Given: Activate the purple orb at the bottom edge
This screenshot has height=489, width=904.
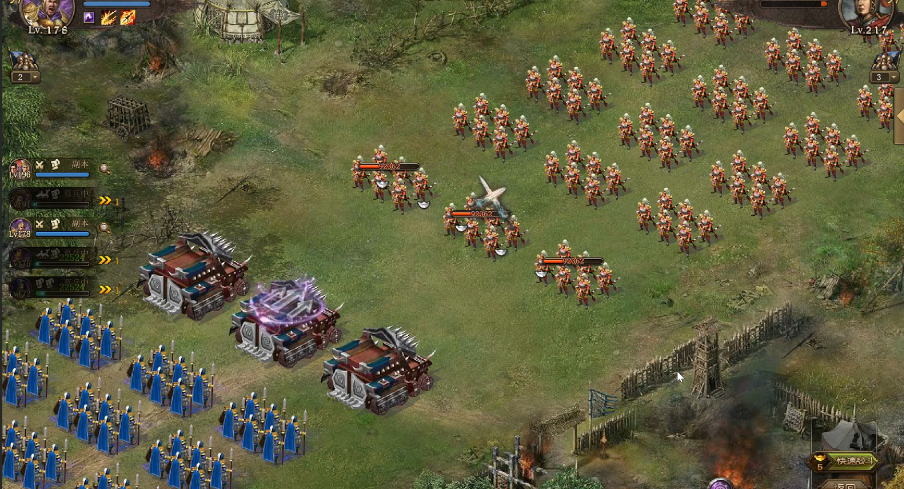Looking at the screenshot, I should (720, 484).
